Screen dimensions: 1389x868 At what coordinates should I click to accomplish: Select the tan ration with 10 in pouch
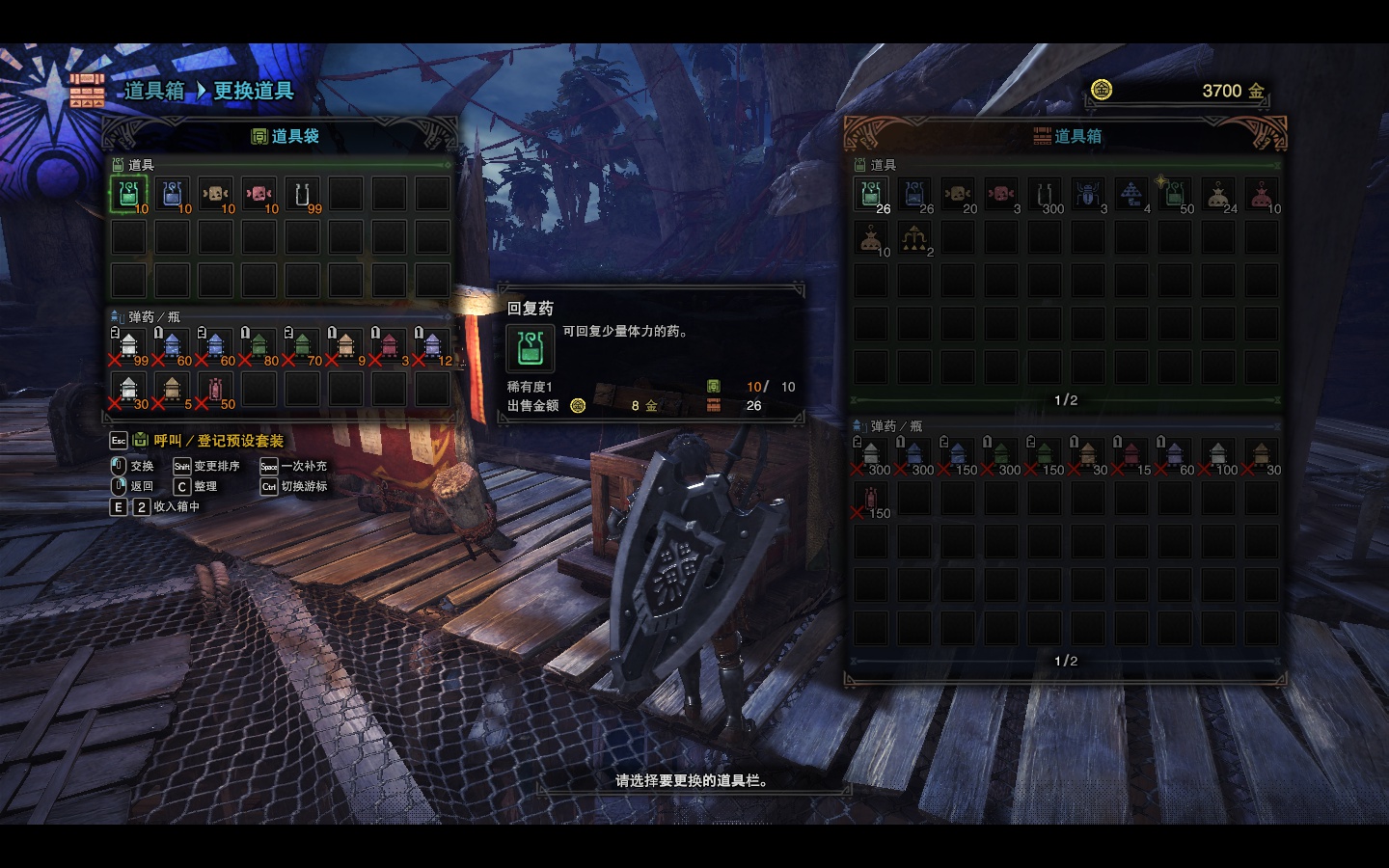[x=215, y=195]
